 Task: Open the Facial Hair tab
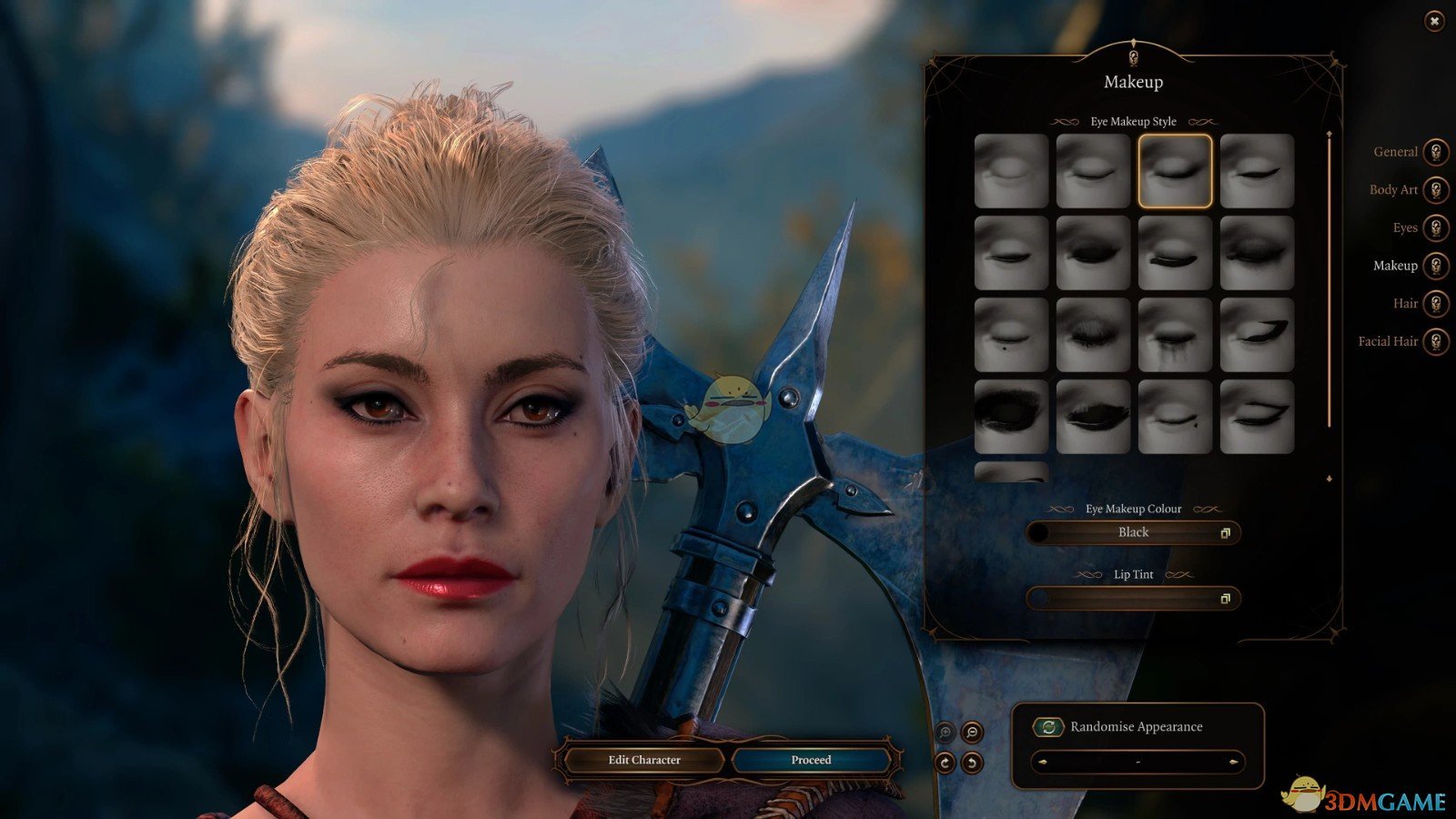coord(1435,342)
